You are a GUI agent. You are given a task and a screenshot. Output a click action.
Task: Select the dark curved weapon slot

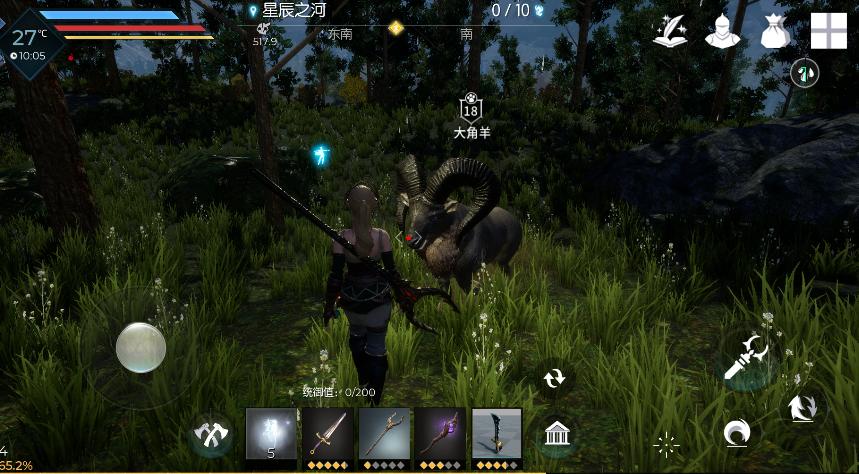coord(497,434)
